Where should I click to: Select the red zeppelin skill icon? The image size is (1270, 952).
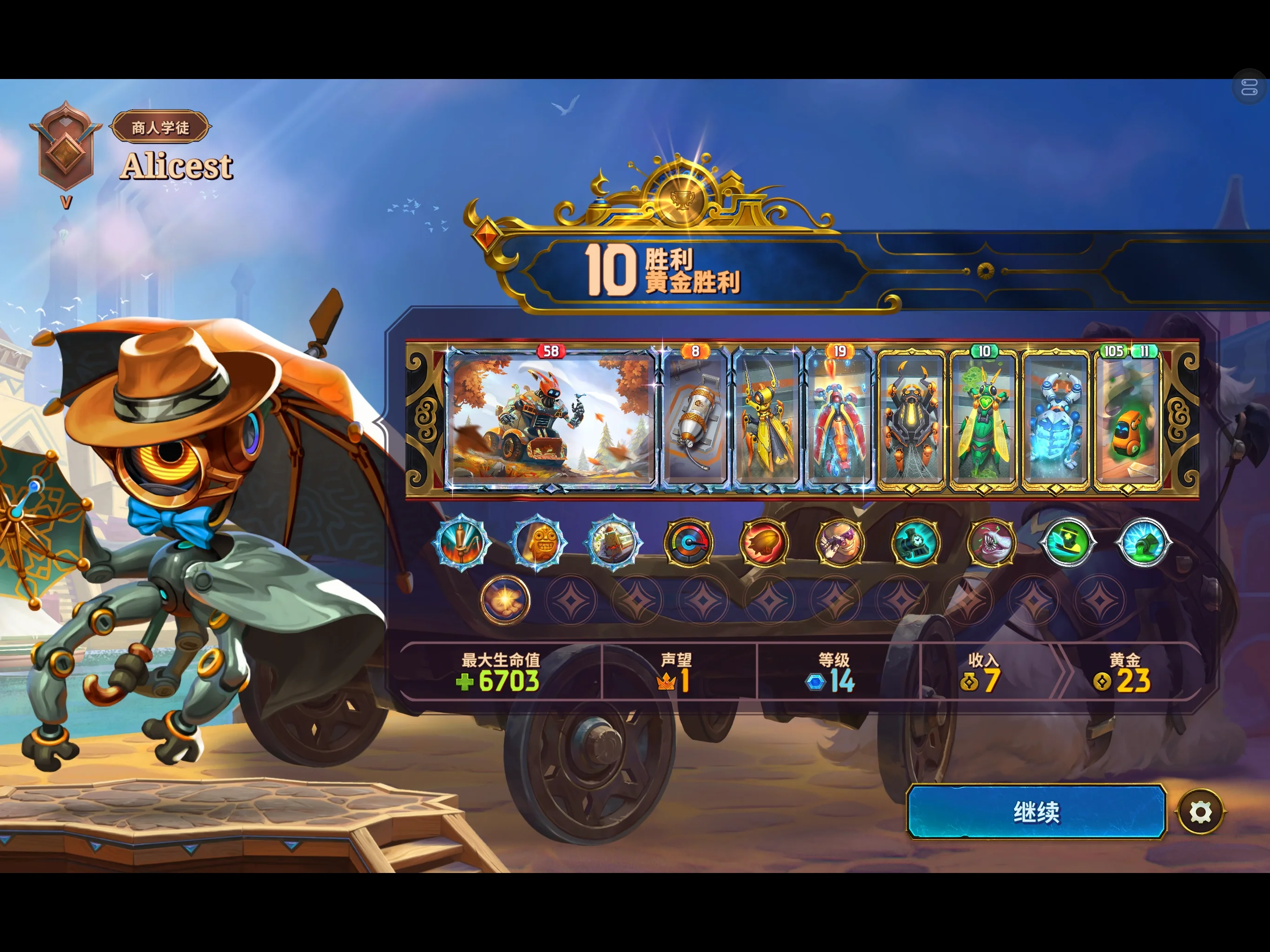coord(764,542)
